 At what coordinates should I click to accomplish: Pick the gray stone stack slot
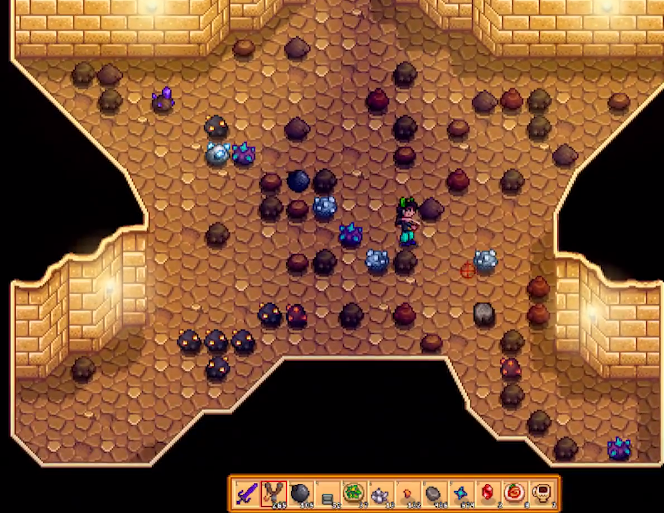tap(434, 492)
